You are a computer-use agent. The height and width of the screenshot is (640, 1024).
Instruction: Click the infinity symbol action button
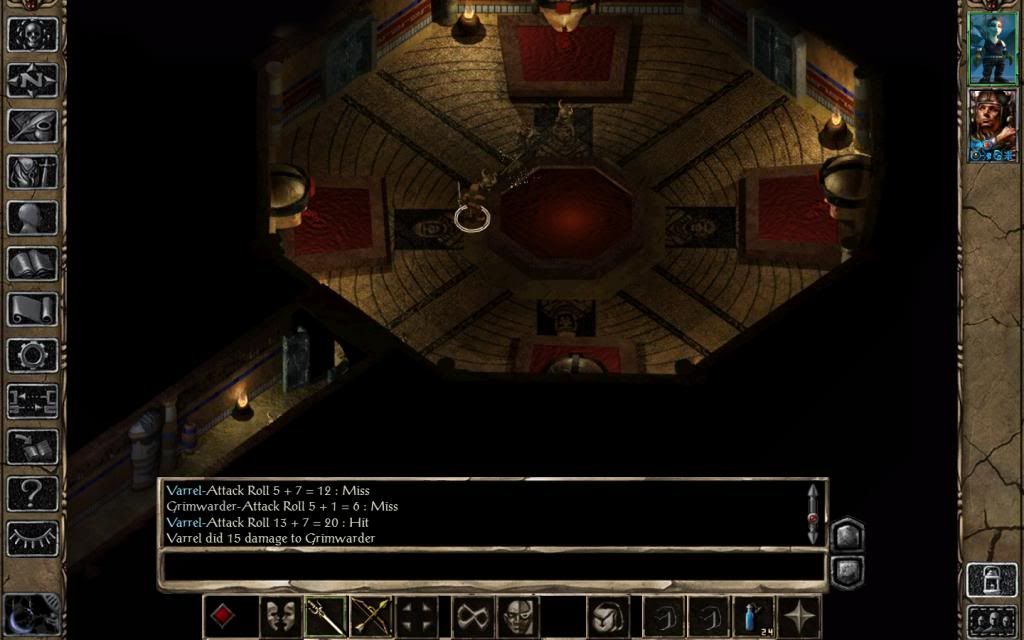tap(473, 616)
